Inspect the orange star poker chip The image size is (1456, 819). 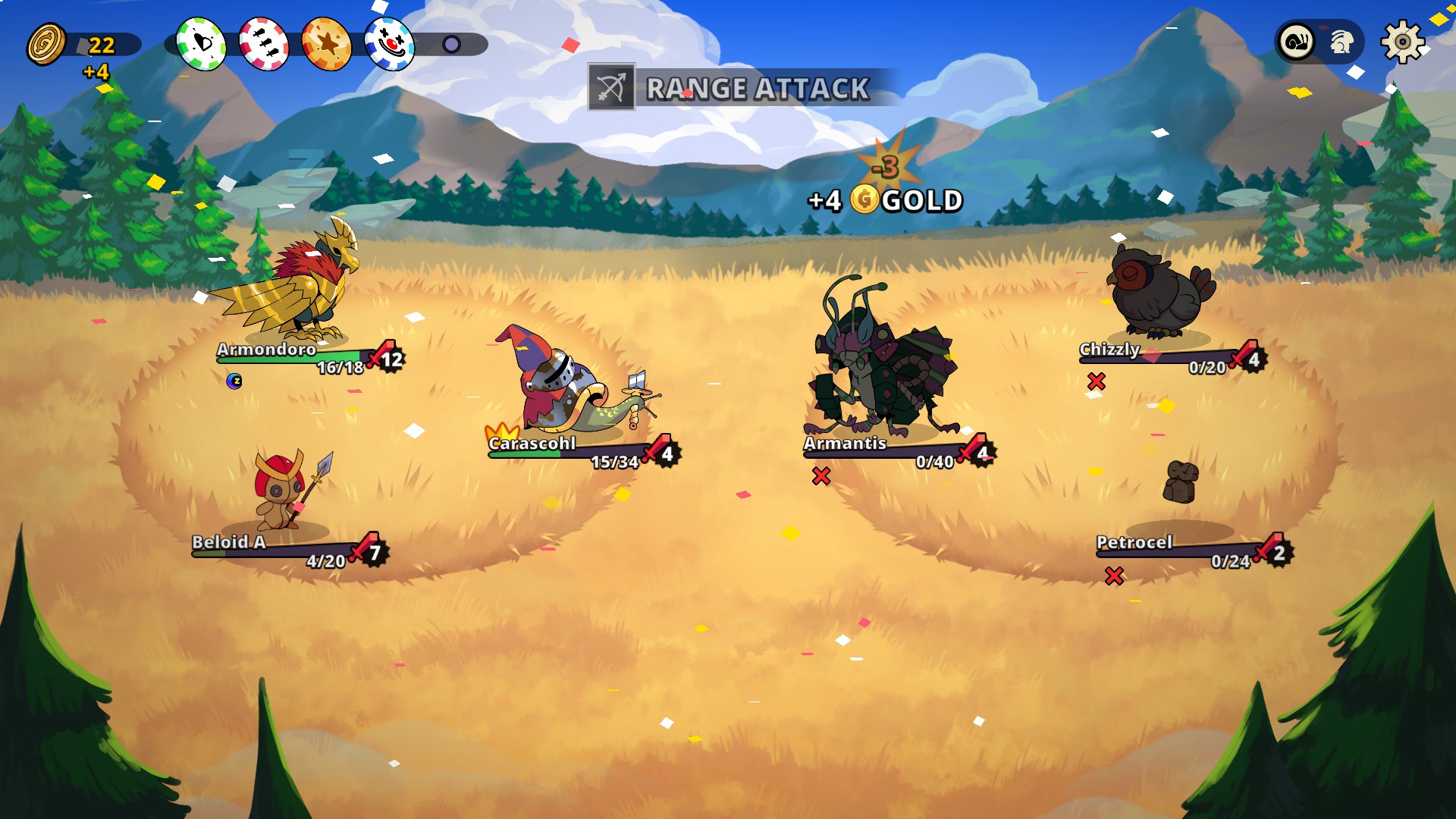click(327, 44)
